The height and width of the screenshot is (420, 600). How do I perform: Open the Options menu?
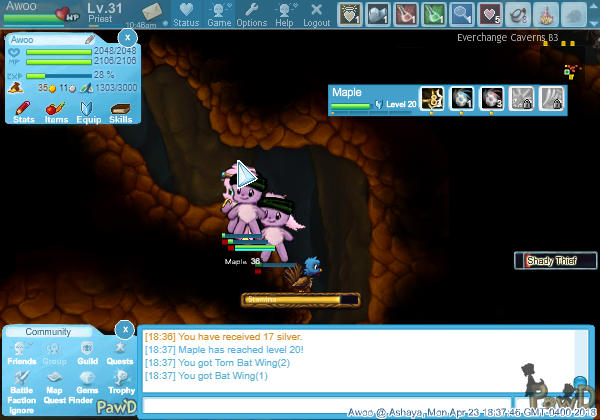(251, 14)
